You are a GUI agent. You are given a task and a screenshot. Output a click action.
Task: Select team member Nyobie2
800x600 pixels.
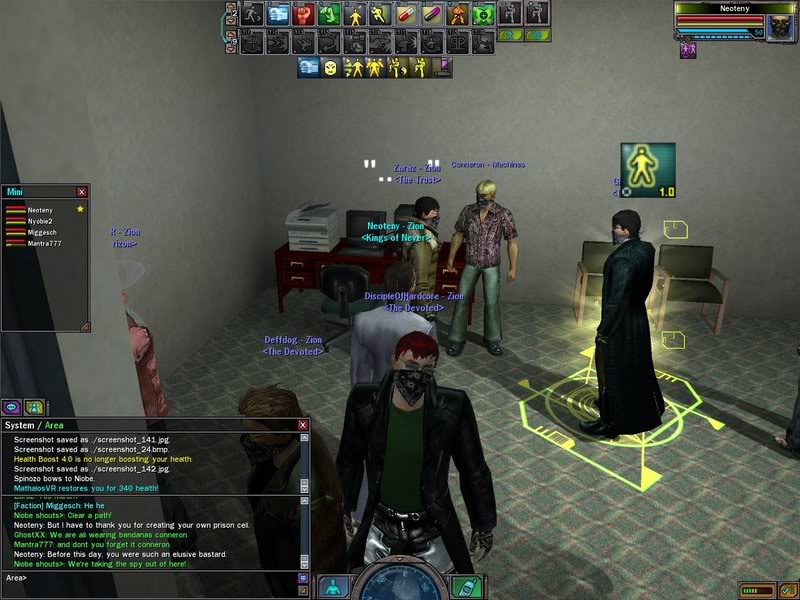pos(40,221)
